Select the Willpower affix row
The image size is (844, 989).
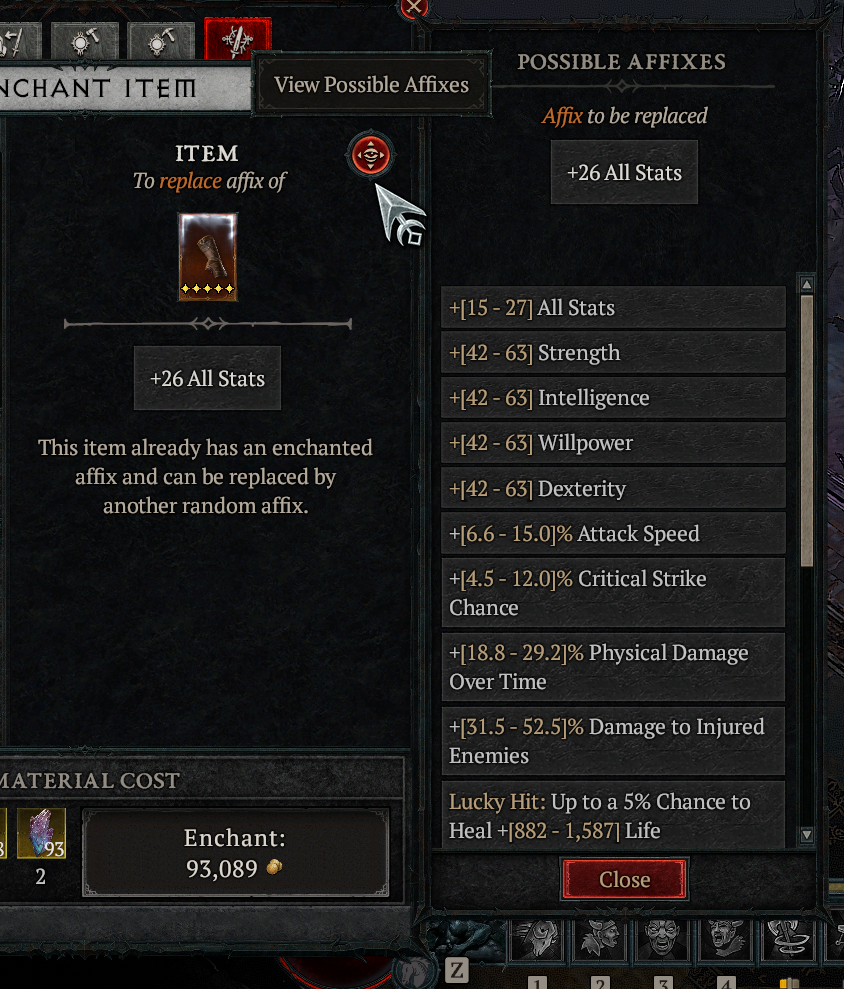pyautogui.click(x=613, y=443)
